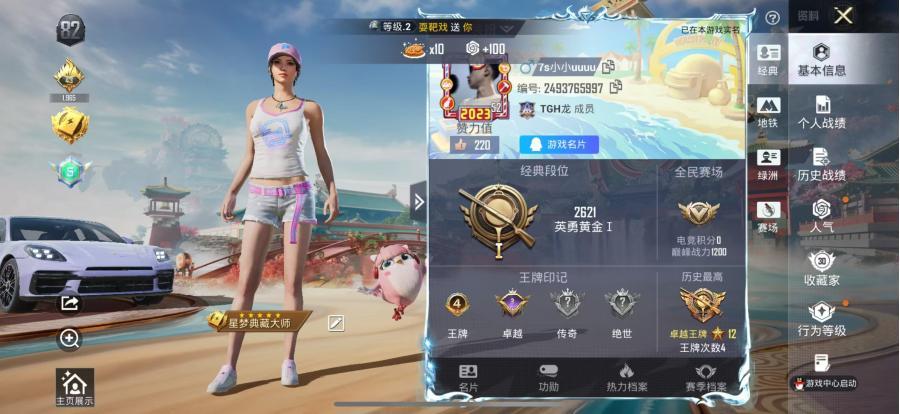Open the 收藏家 collector section

click(x=821, y=269)
